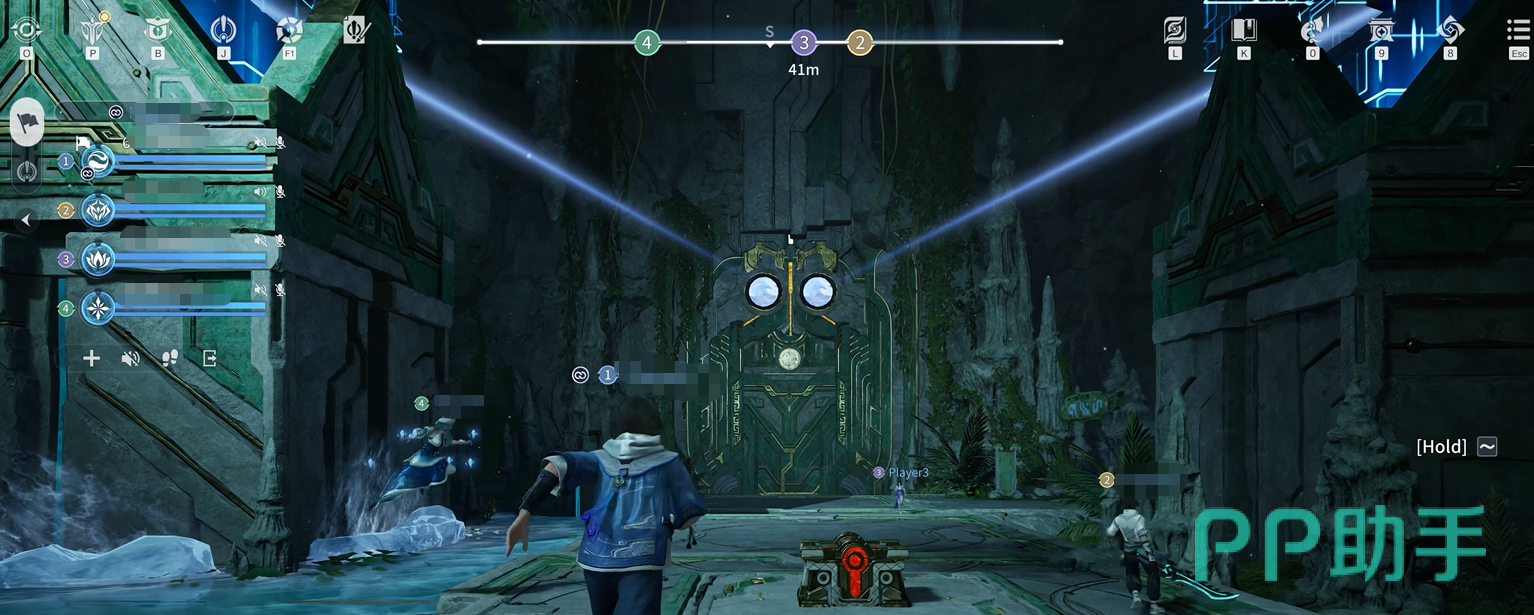
Task: Select the flag team tab
Action: 27,121
